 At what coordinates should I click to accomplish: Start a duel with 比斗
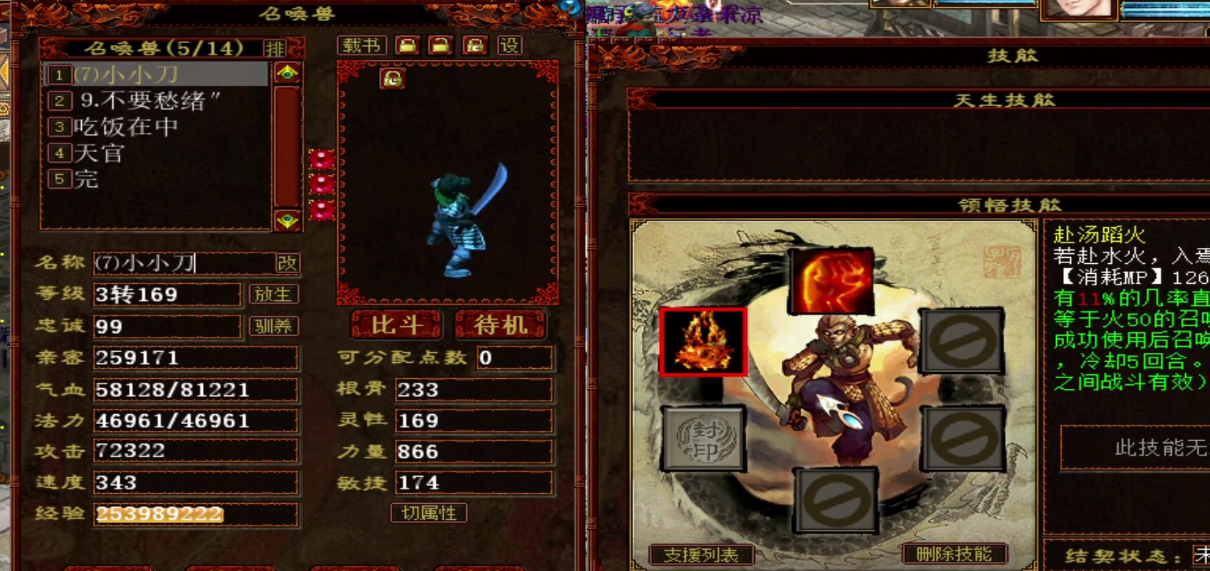tap(398, 325)
